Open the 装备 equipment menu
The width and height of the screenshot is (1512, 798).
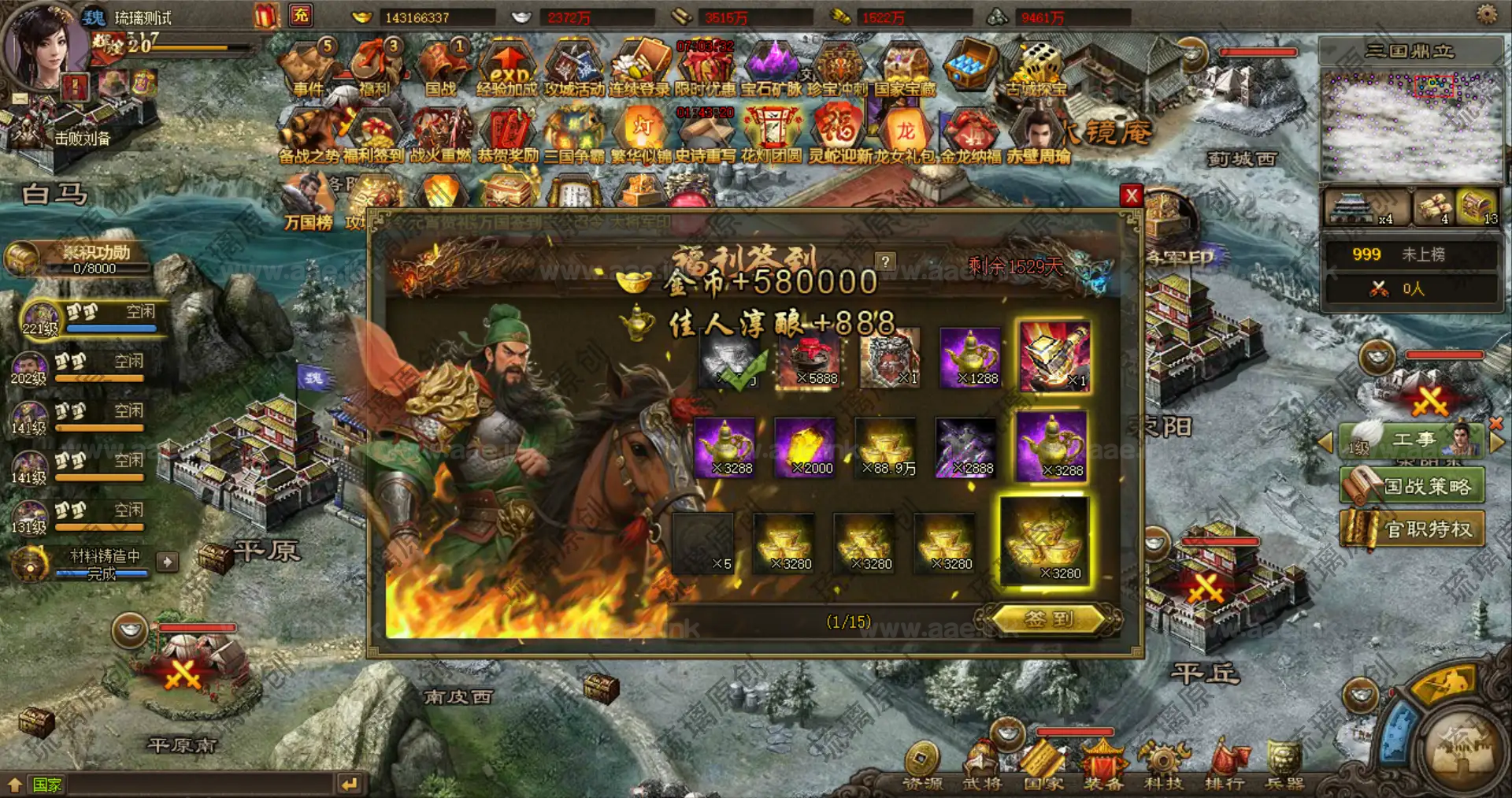(1102, 767)
